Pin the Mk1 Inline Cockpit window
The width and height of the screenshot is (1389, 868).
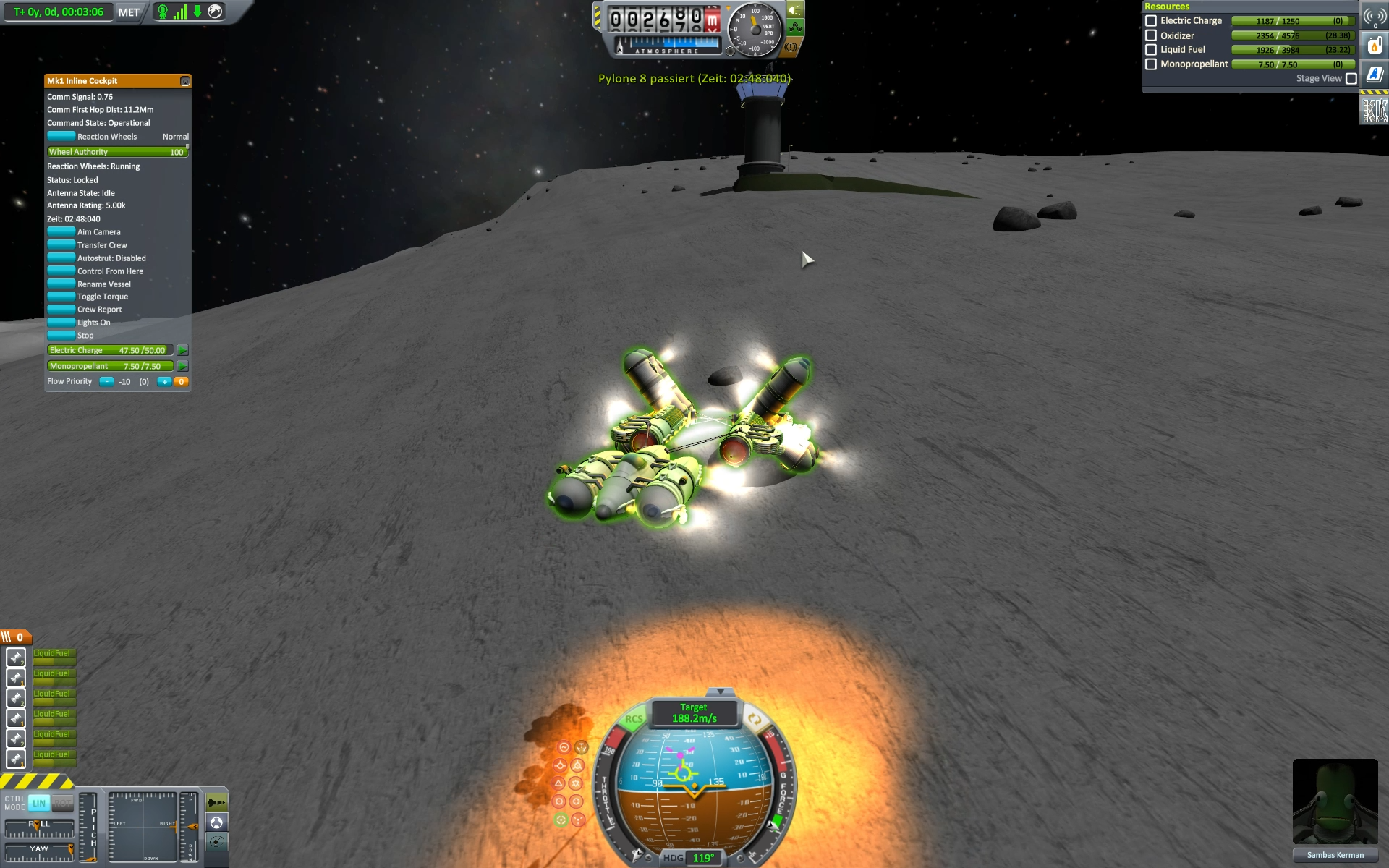(x=185, y=81)
